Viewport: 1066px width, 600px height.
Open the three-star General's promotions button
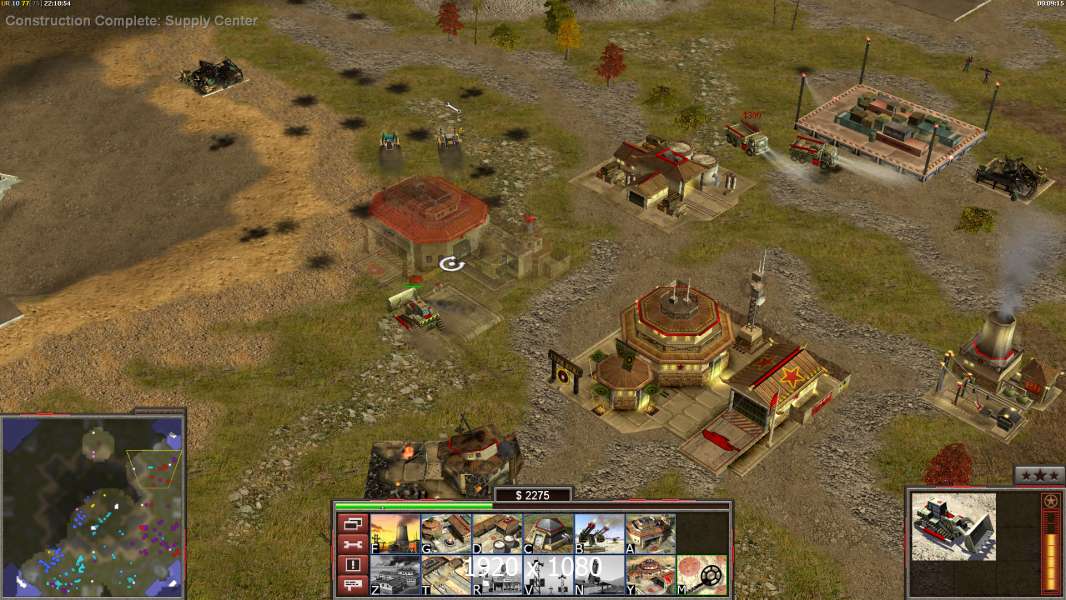[1038, 475]
